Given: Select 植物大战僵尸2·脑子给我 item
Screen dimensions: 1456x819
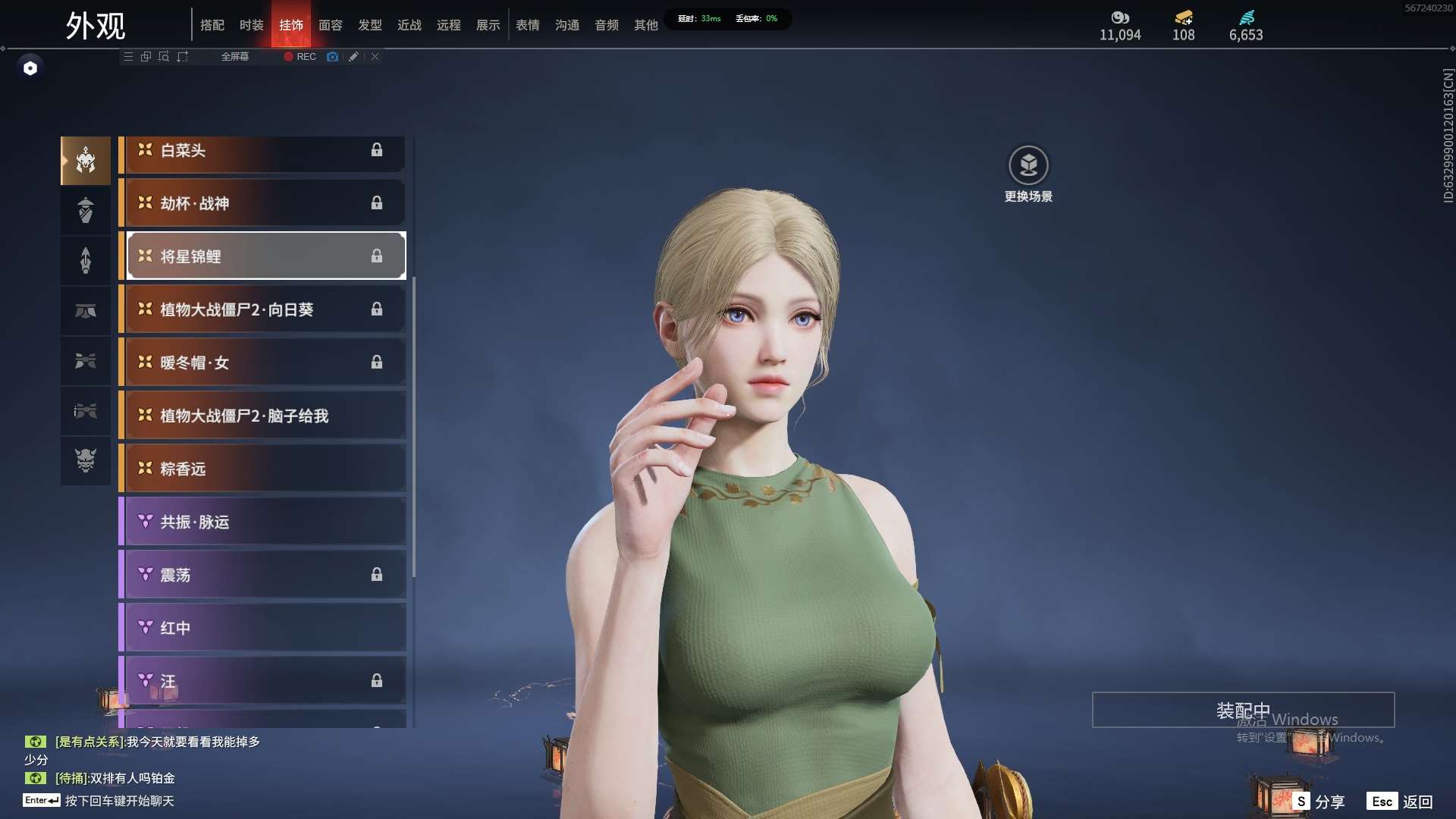Looking at the screenshot, I should tap(262, 416).
